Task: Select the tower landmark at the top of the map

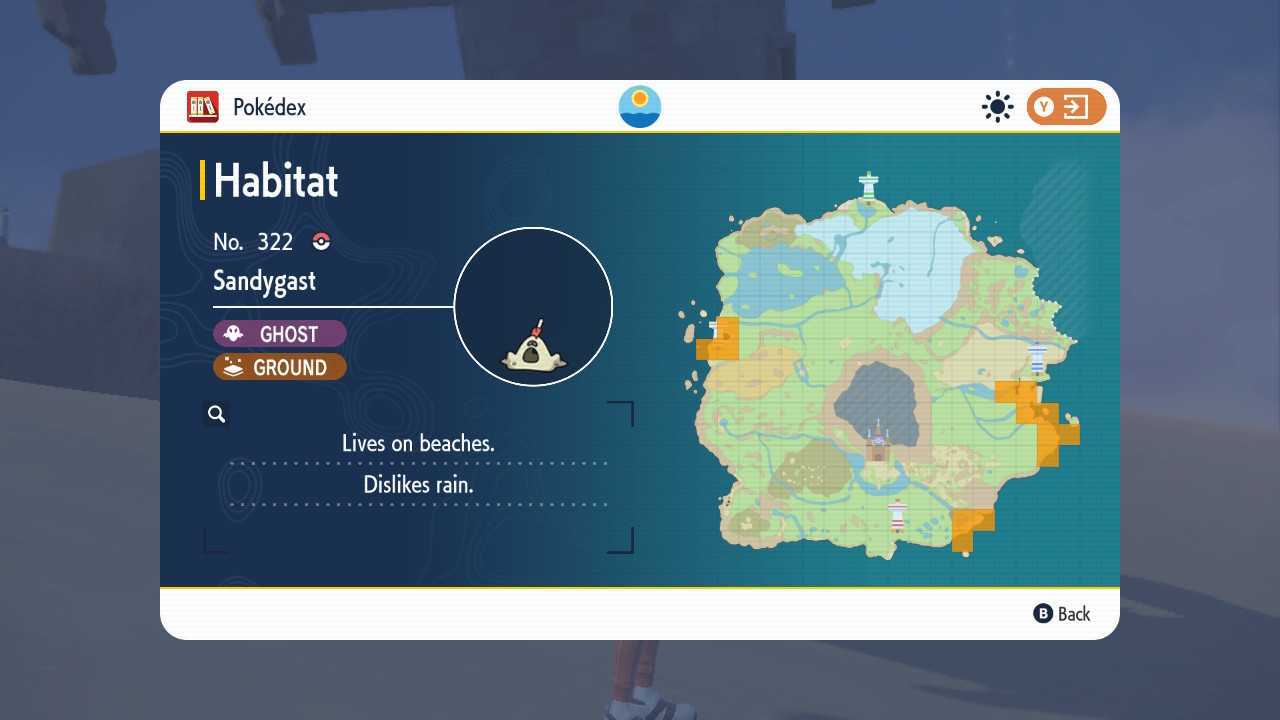Action: (869, 182)
